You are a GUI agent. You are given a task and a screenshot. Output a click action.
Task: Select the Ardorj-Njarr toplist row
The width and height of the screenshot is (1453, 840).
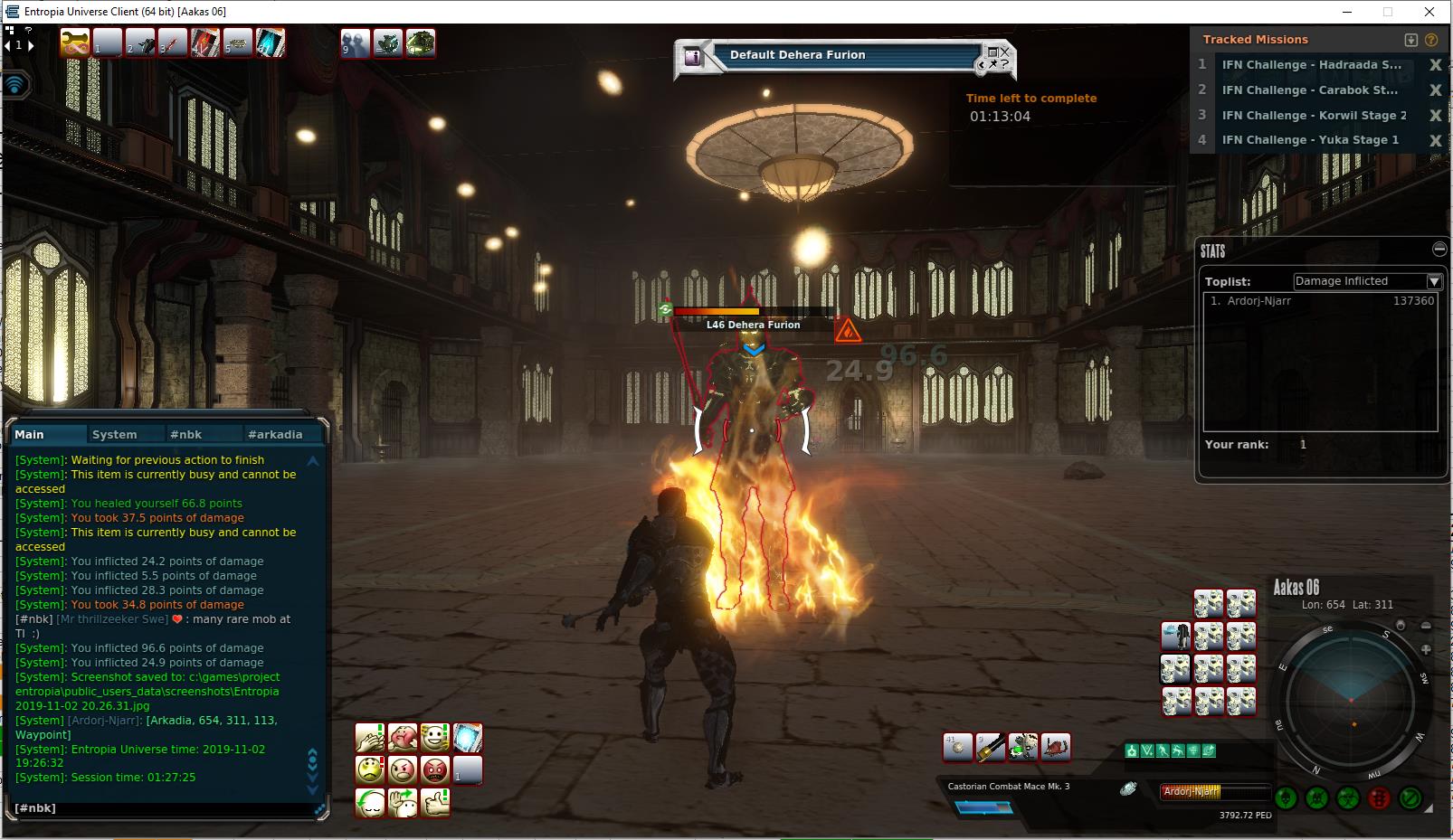[x=1321, y=301]
